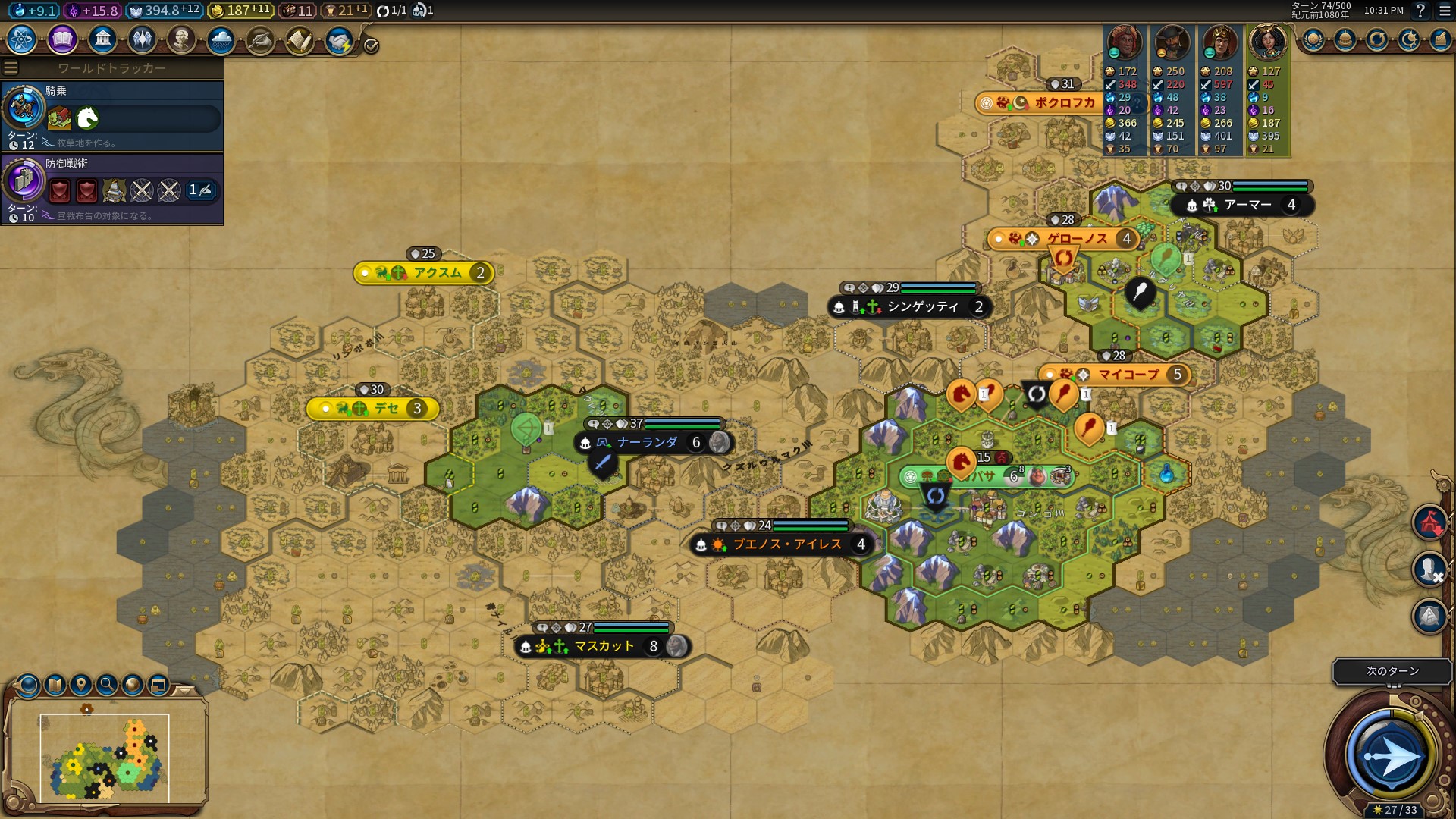Open the era progress moon-and-sun icon
Viewport: 1456px width, 819px height.
click(x=1408, y=40)
